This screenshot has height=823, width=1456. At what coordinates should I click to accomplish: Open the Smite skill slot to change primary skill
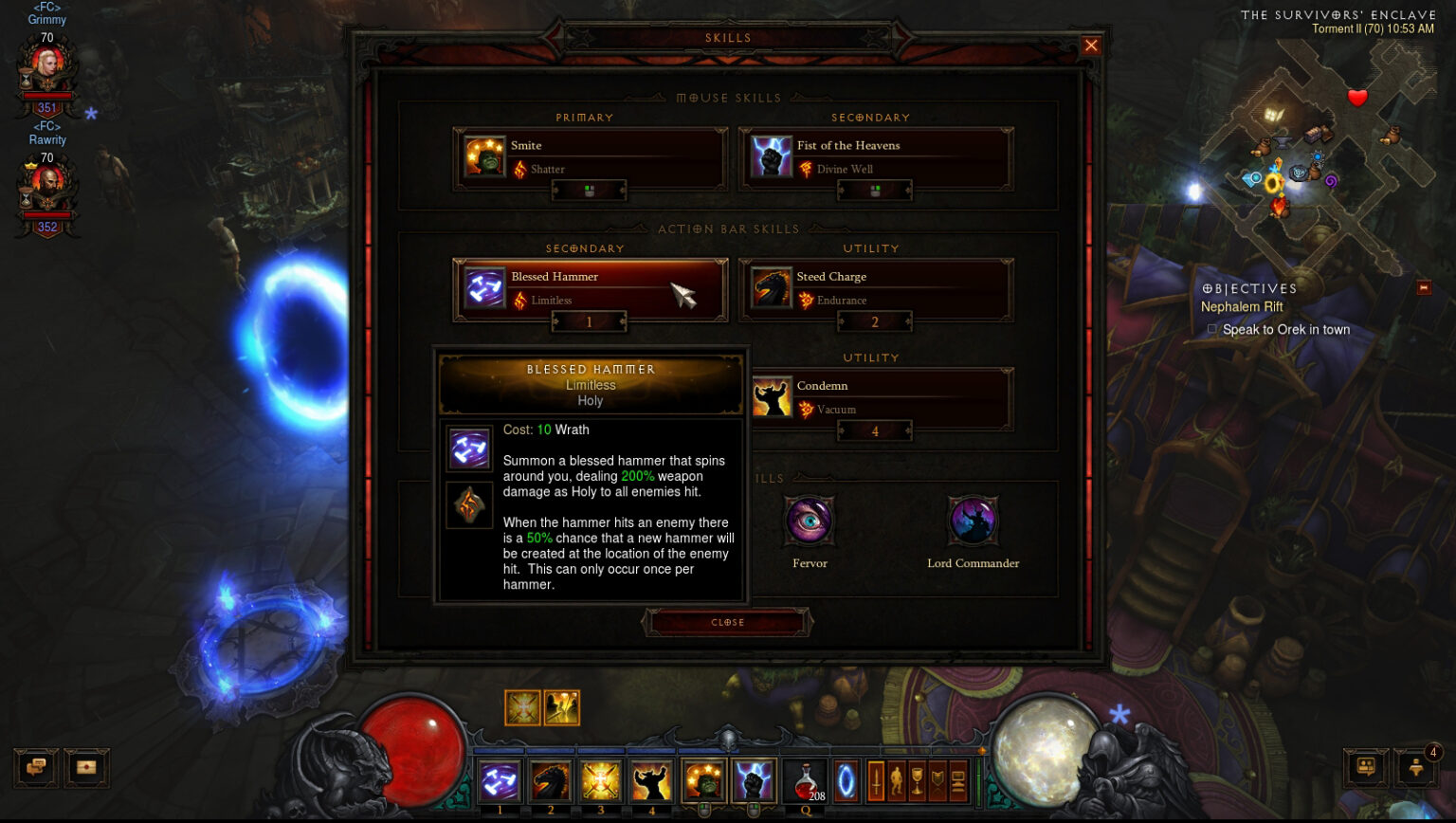tap(589, 158)
